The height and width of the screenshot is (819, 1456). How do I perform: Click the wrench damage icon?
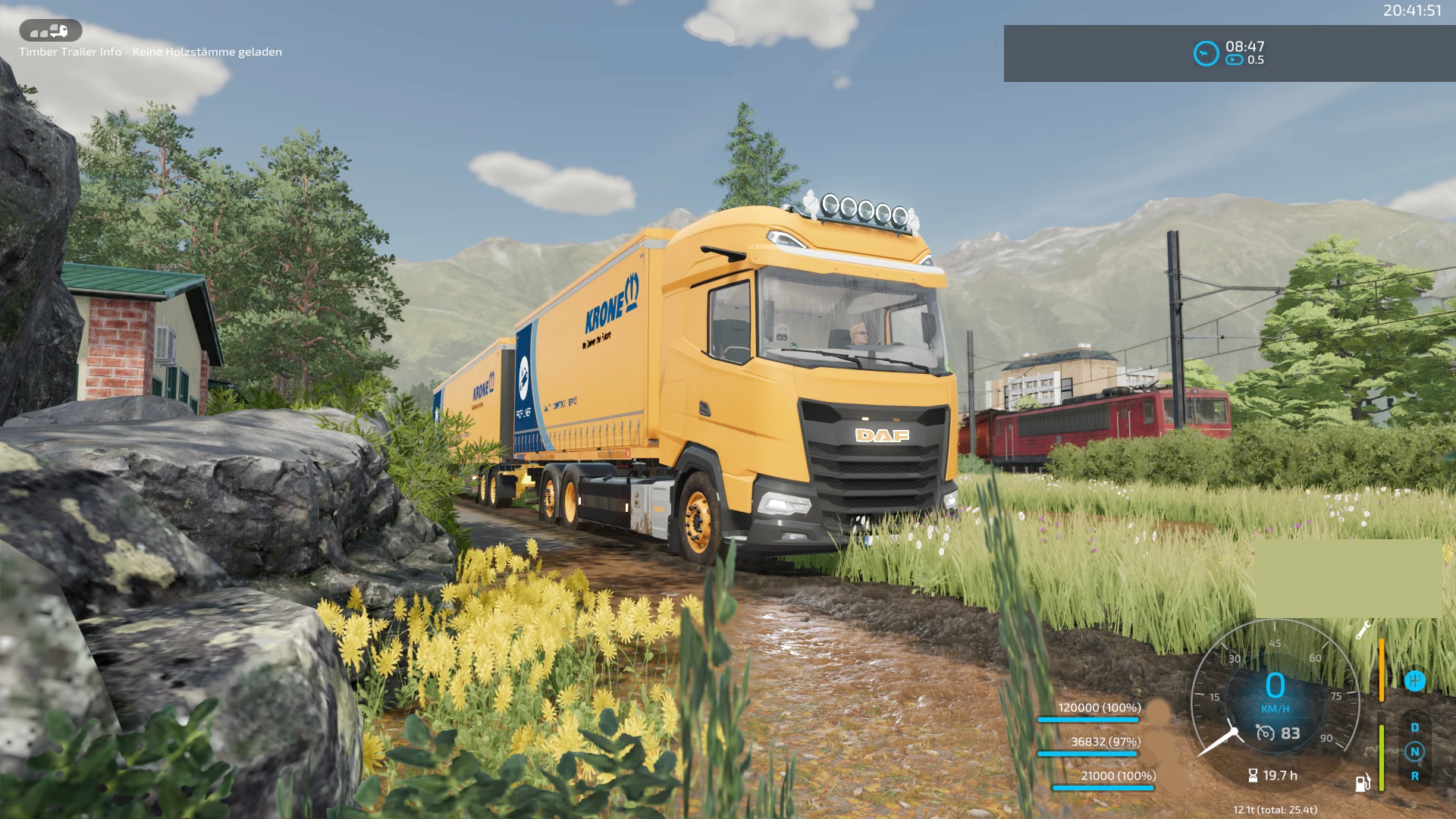(1363, 629)
